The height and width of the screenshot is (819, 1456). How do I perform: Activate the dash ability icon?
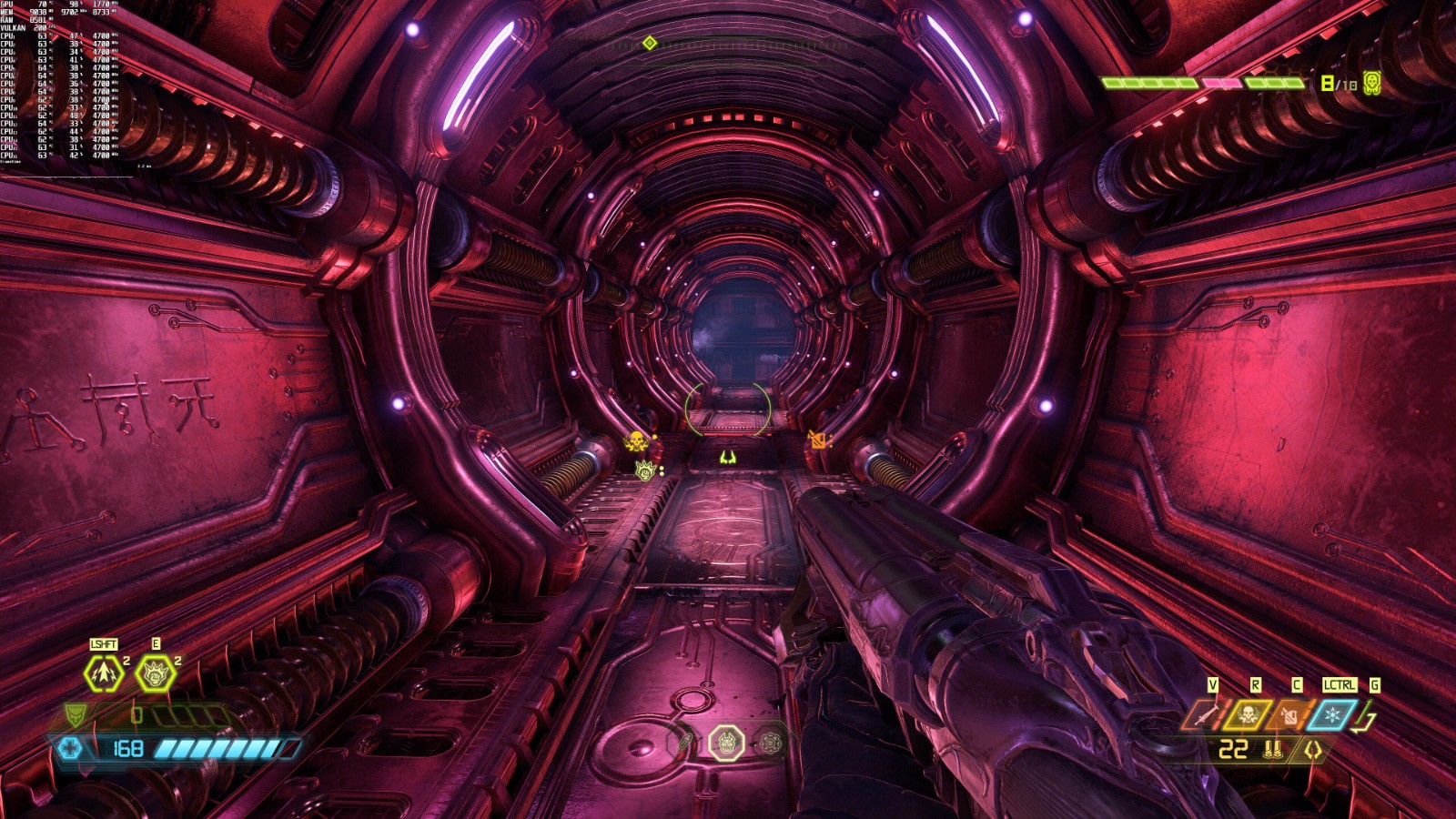(104, 673)
